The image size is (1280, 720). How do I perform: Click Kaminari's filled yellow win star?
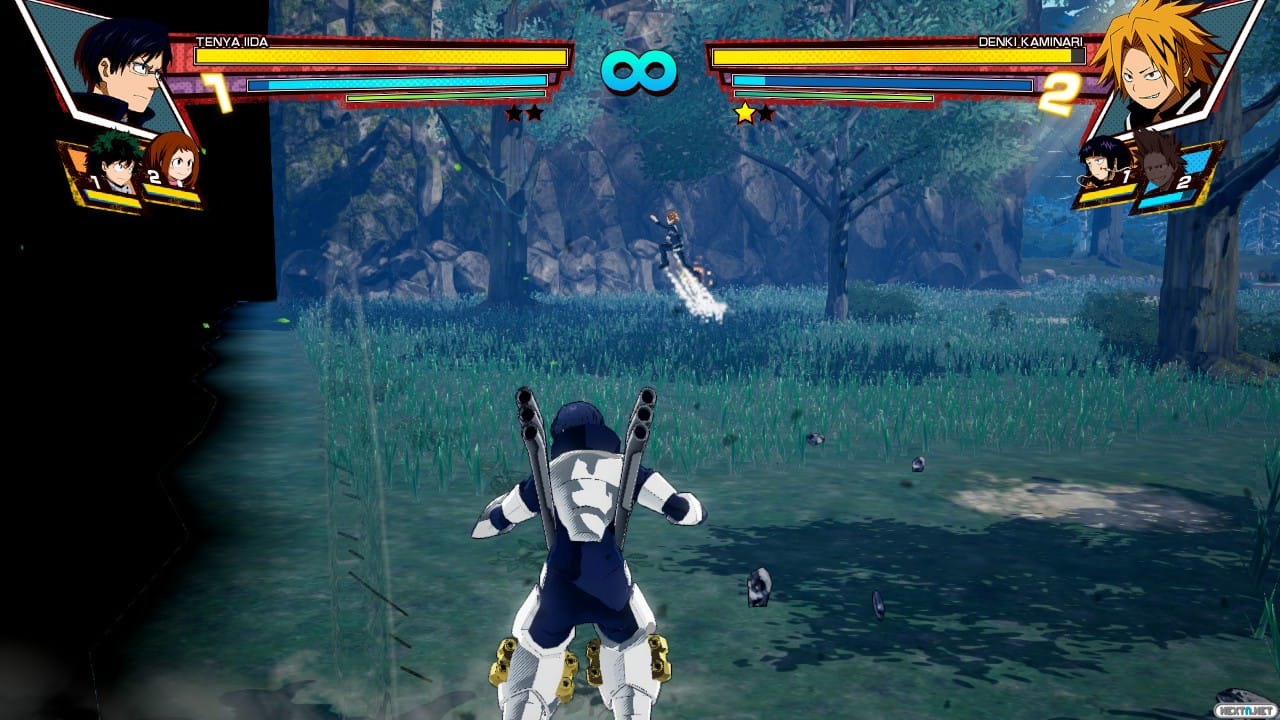point(746,113)
